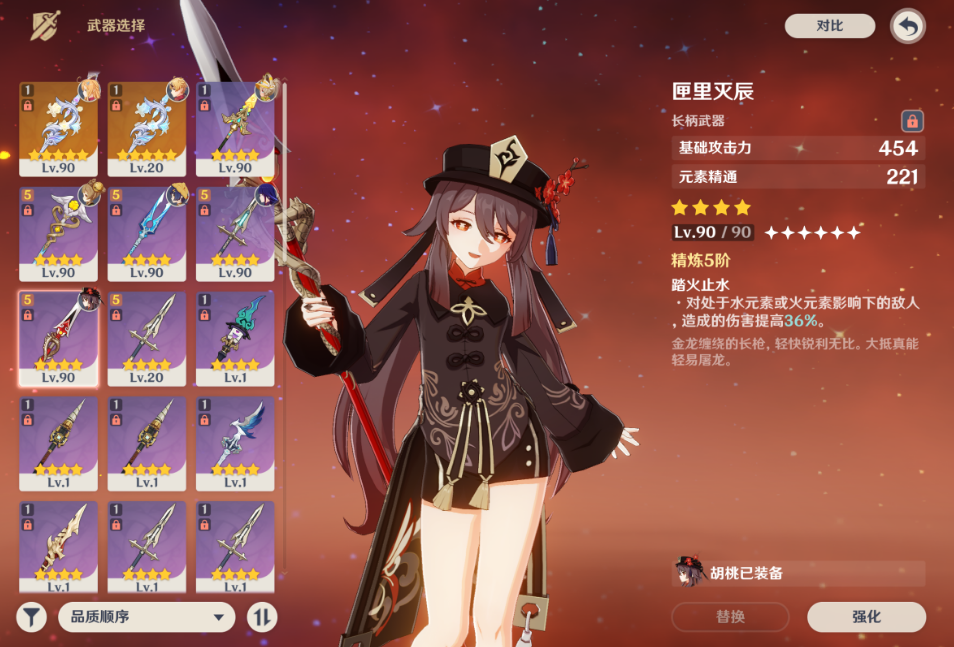Select the blue crystal spear at Lv.90
The width and height of the screenshot is (954, 647).
[x=147, y=233]
